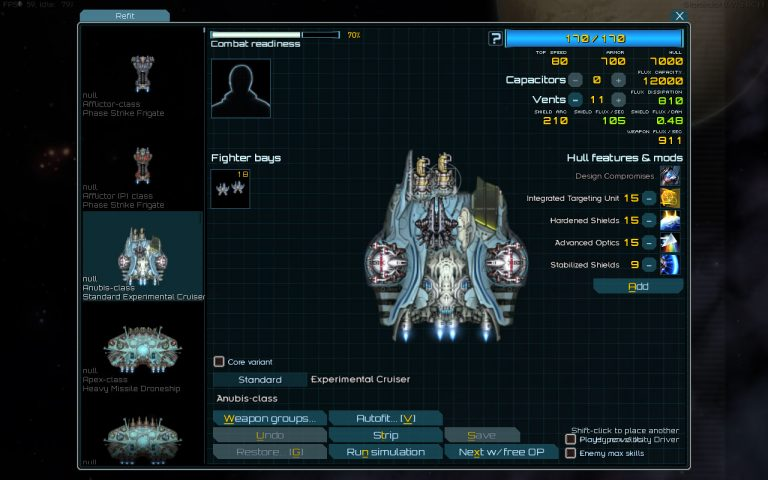Viewport: 768px width, 480px height.
Task: Click the Standard variant name field
Action: 259,380
